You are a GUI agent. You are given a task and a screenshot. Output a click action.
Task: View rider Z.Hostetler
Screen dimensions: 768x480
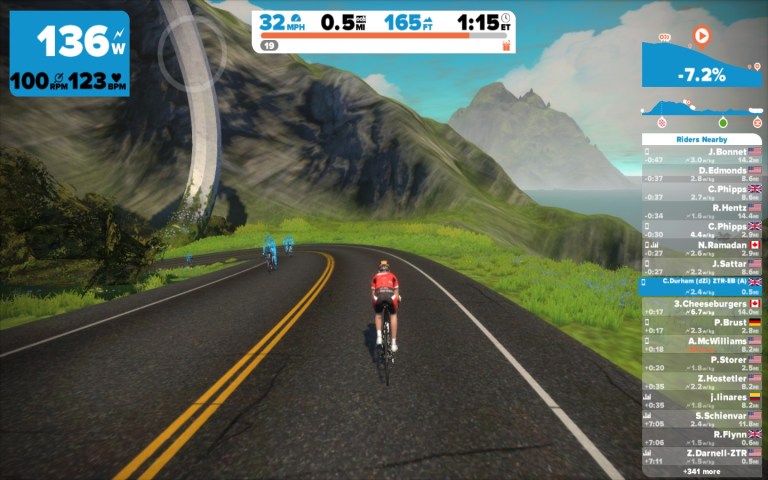tap(702, 382)
